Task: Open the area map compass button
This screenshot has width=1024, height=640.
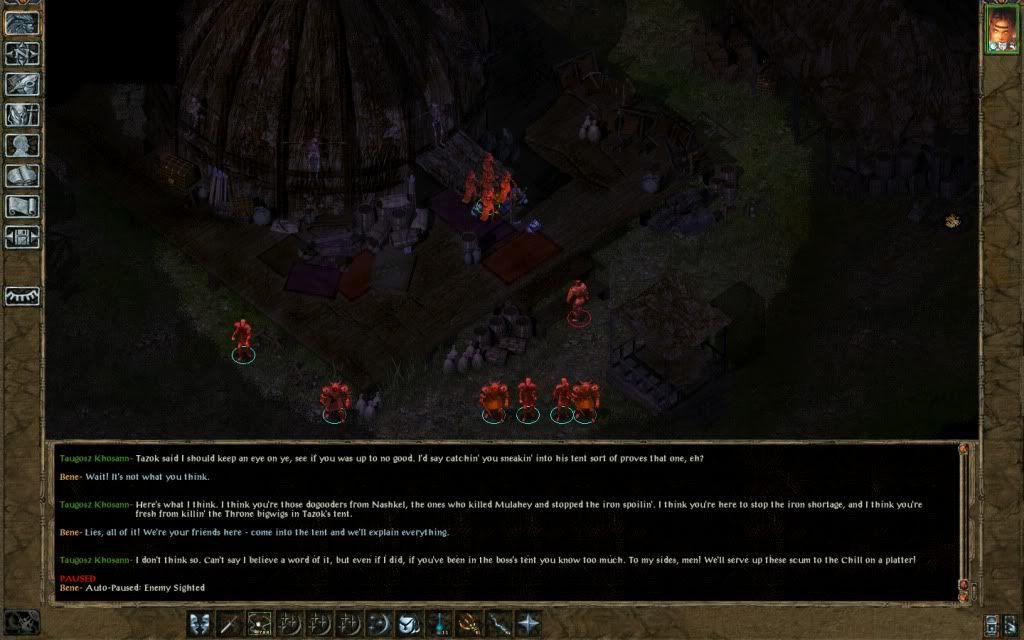Action: (22, 53)
